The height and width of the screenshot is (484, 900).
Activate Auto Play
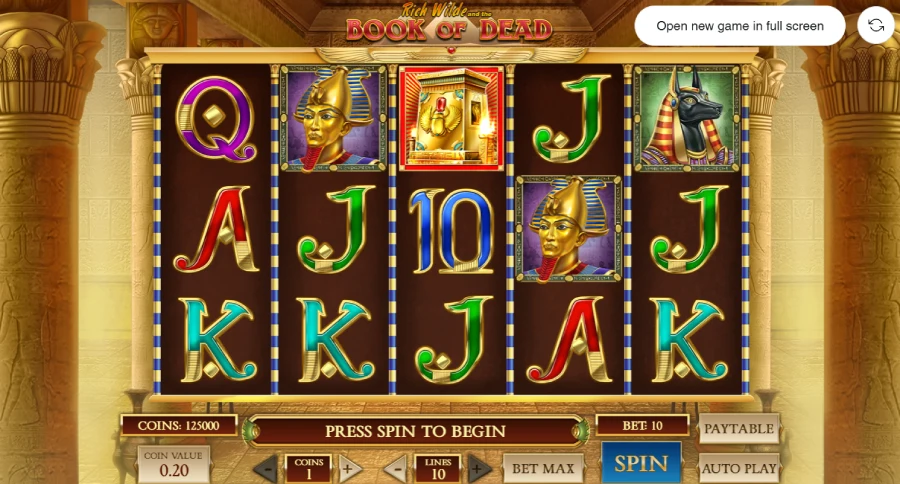pyautogui.click(x=739, y=468)
